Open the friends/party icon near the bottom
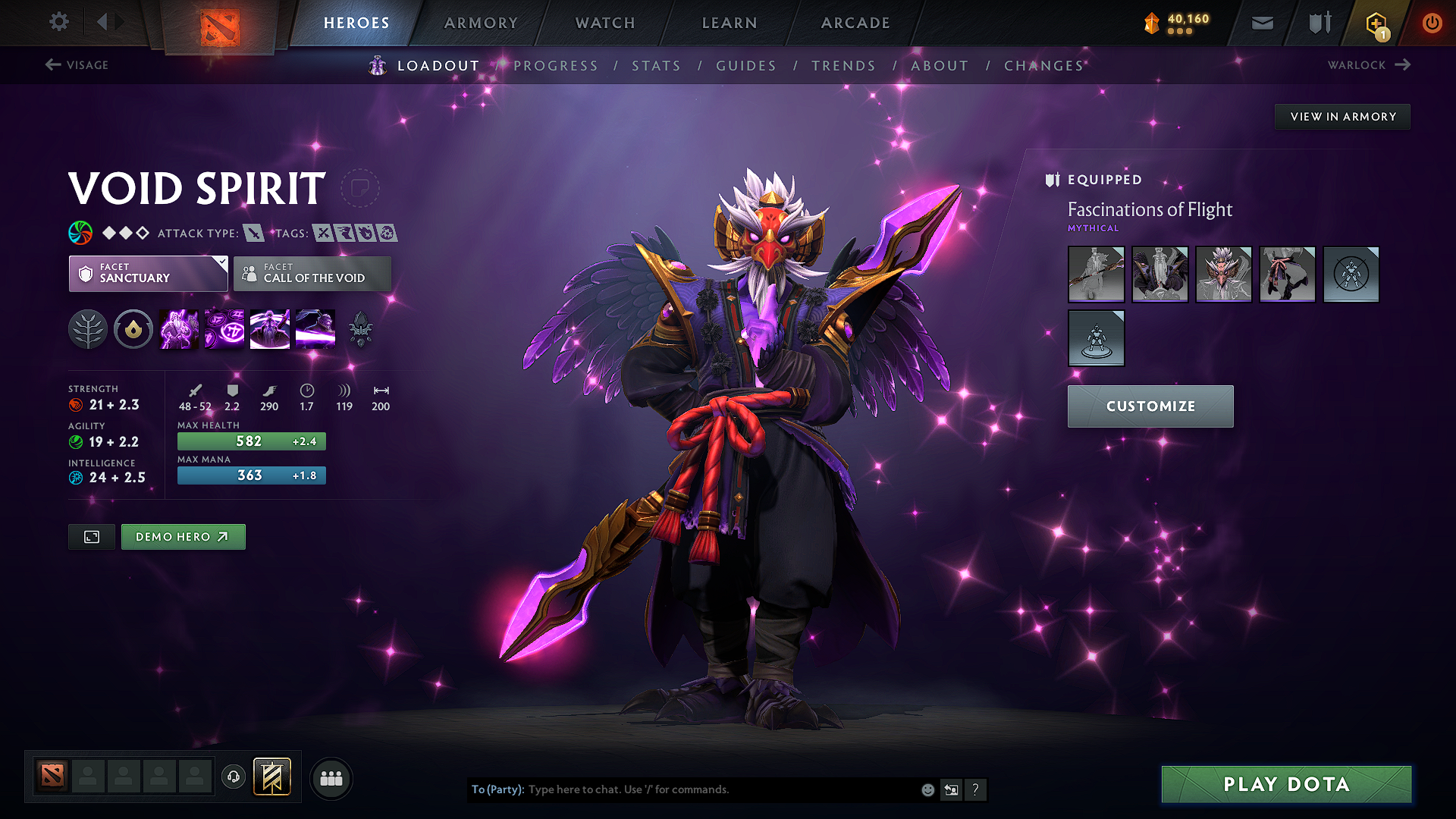 pyautogui.click(x=331, y=778)
